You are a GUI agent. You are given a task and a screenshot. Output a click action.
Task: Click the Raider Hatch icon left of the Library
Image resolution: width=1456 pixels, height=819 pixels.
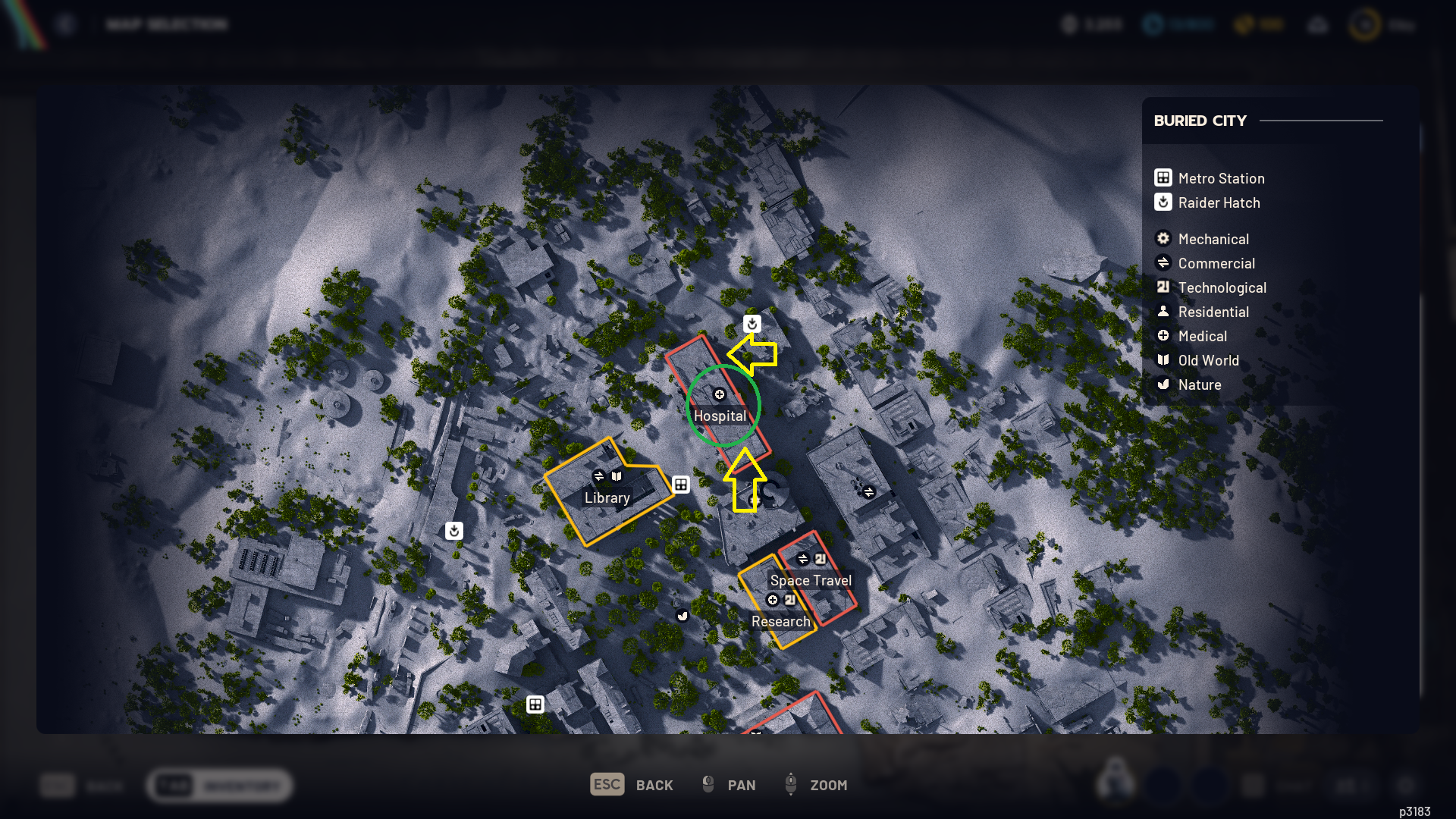click(453, 531)
